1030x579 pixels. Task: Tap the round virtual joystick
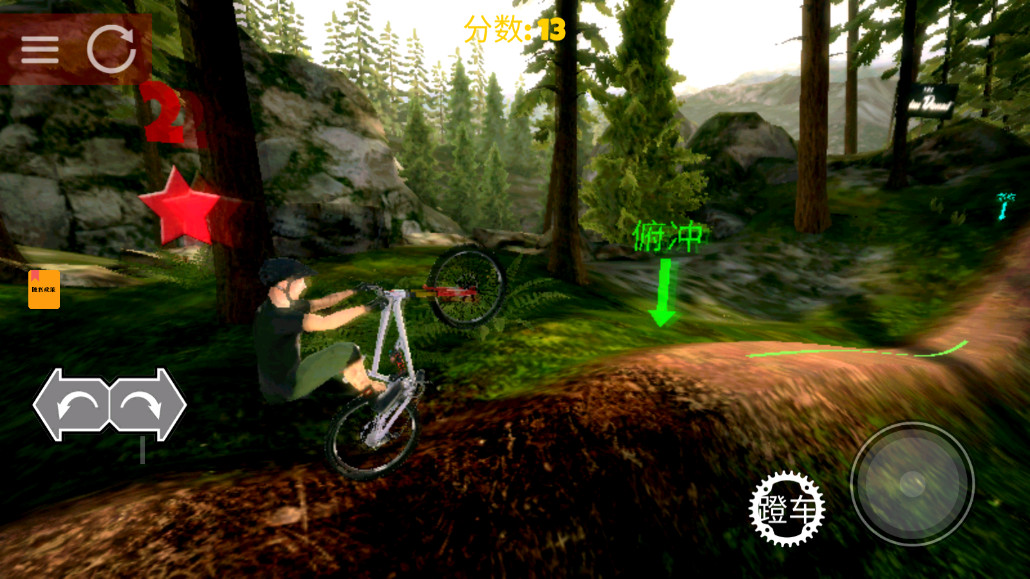(x=912, y=483)
